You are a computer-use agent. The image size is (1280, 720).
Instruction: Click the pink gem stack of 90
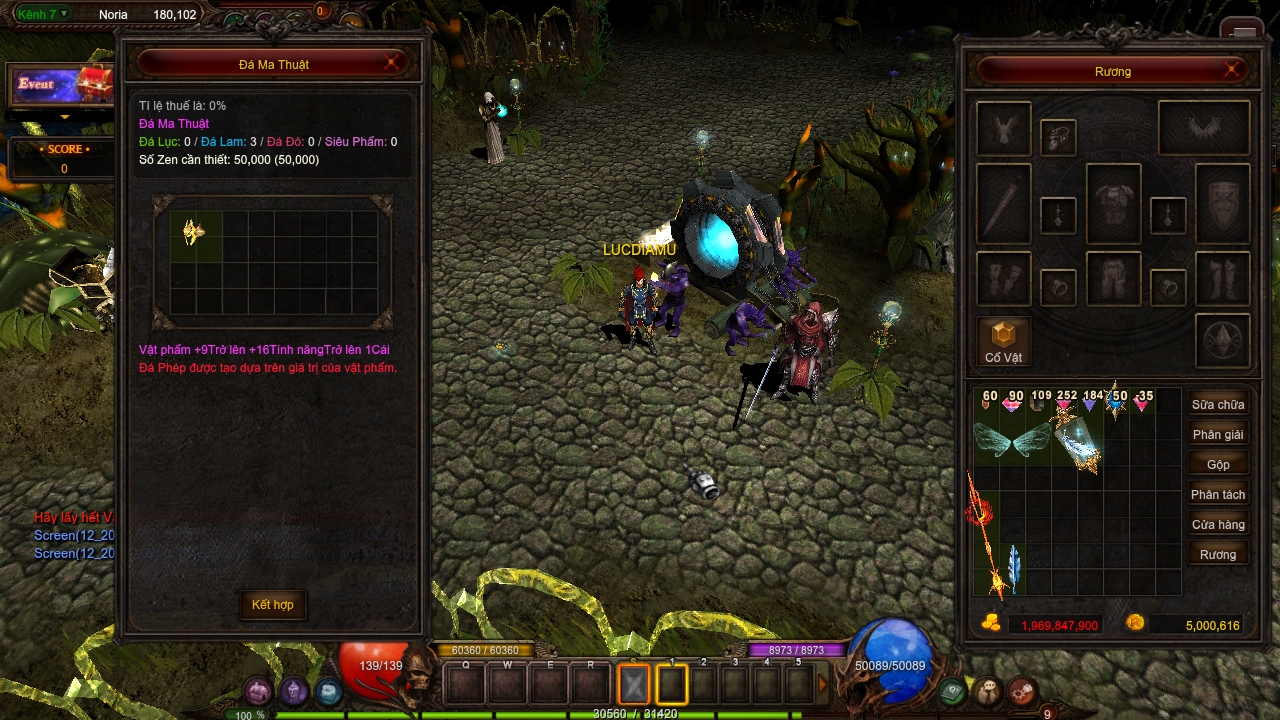coord(1012,401)
